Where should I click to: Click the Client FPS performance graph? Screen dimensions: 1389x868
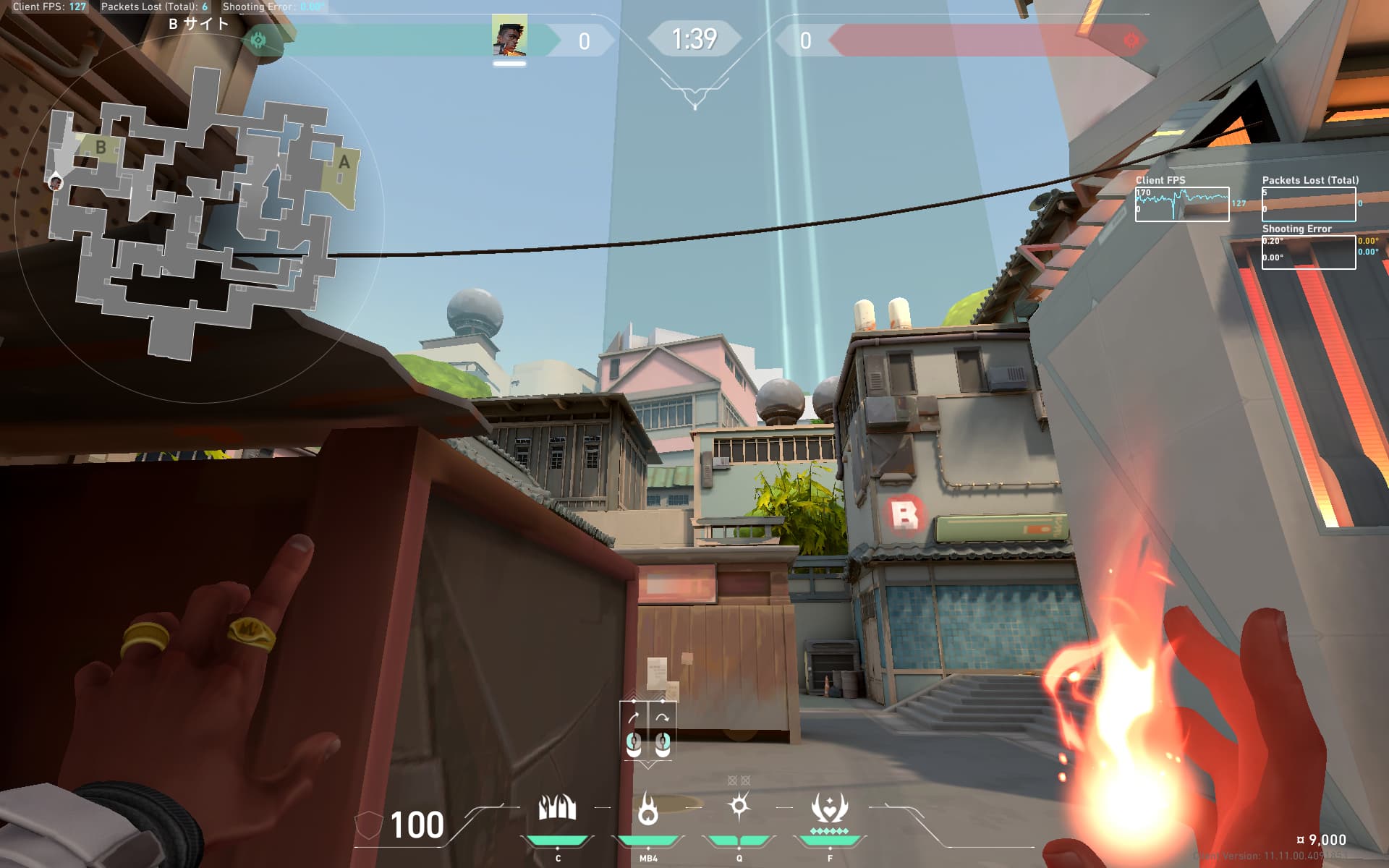[1181, 204]
